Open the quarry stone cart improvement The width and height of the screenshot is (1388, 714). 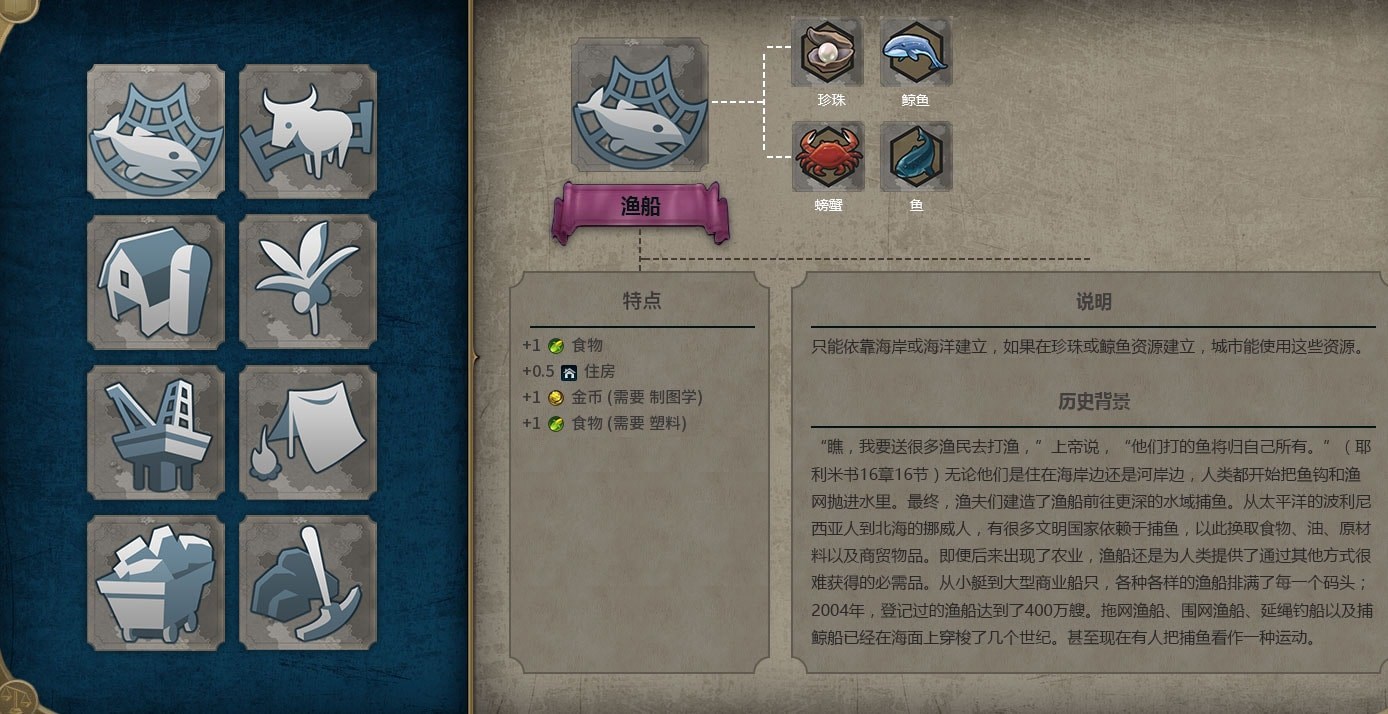pyautogui.click(x=155, y=582)
